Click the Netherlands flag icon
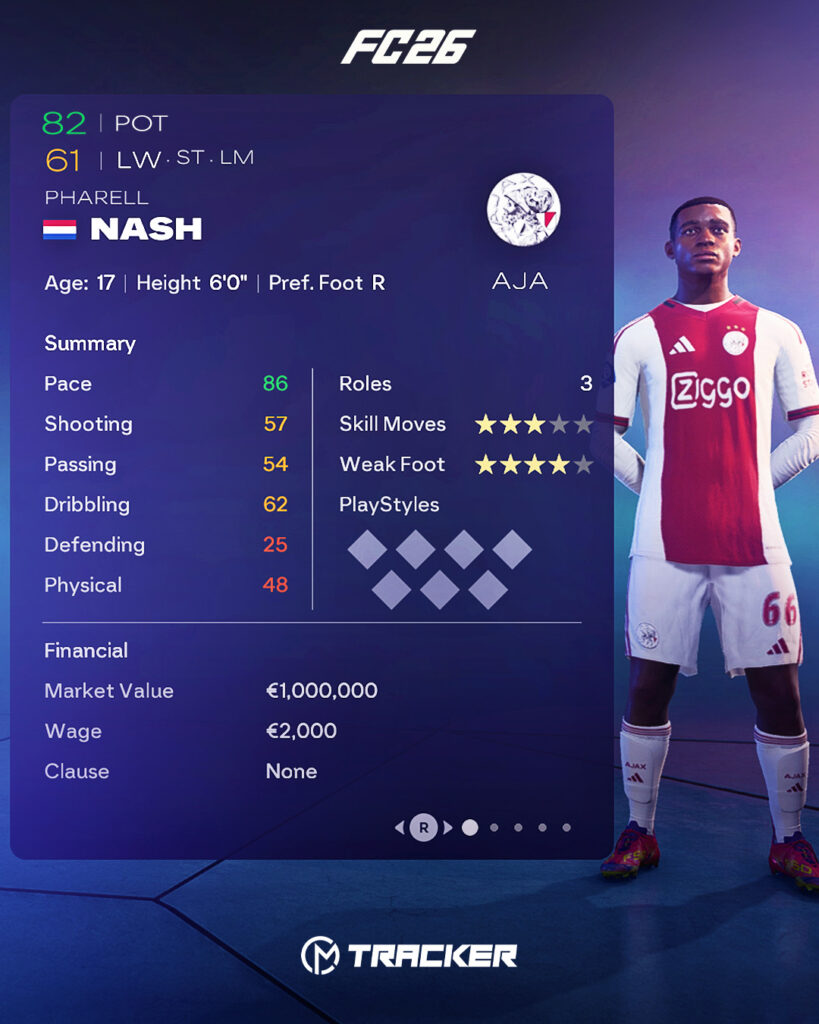 coord(60,230)
